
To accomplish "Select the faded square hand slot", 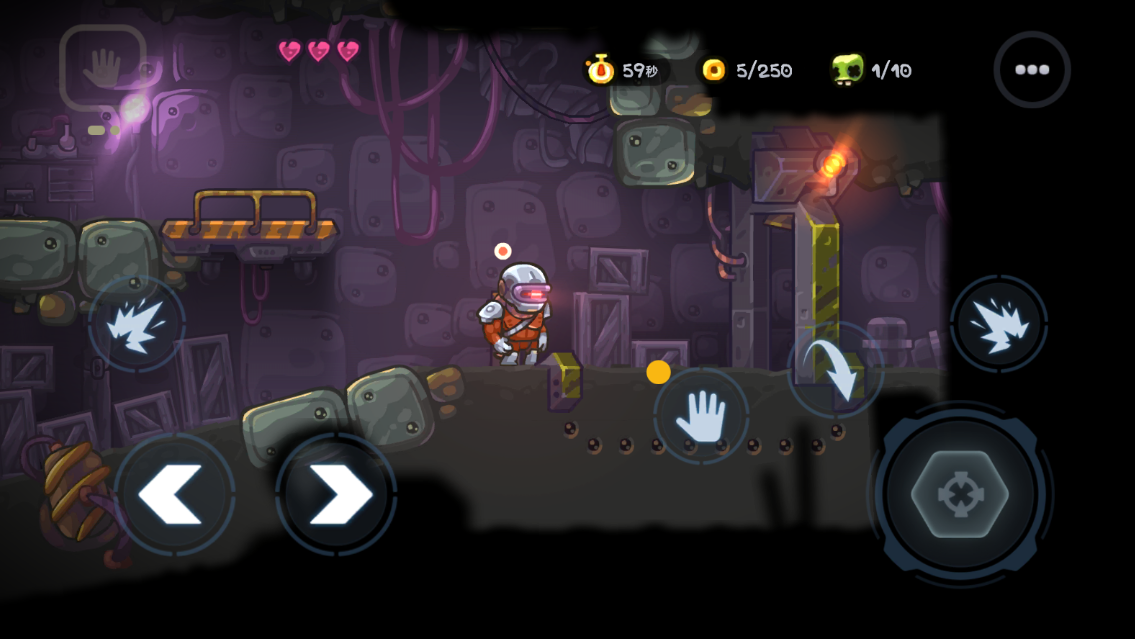I will click(x=102, y=68).
